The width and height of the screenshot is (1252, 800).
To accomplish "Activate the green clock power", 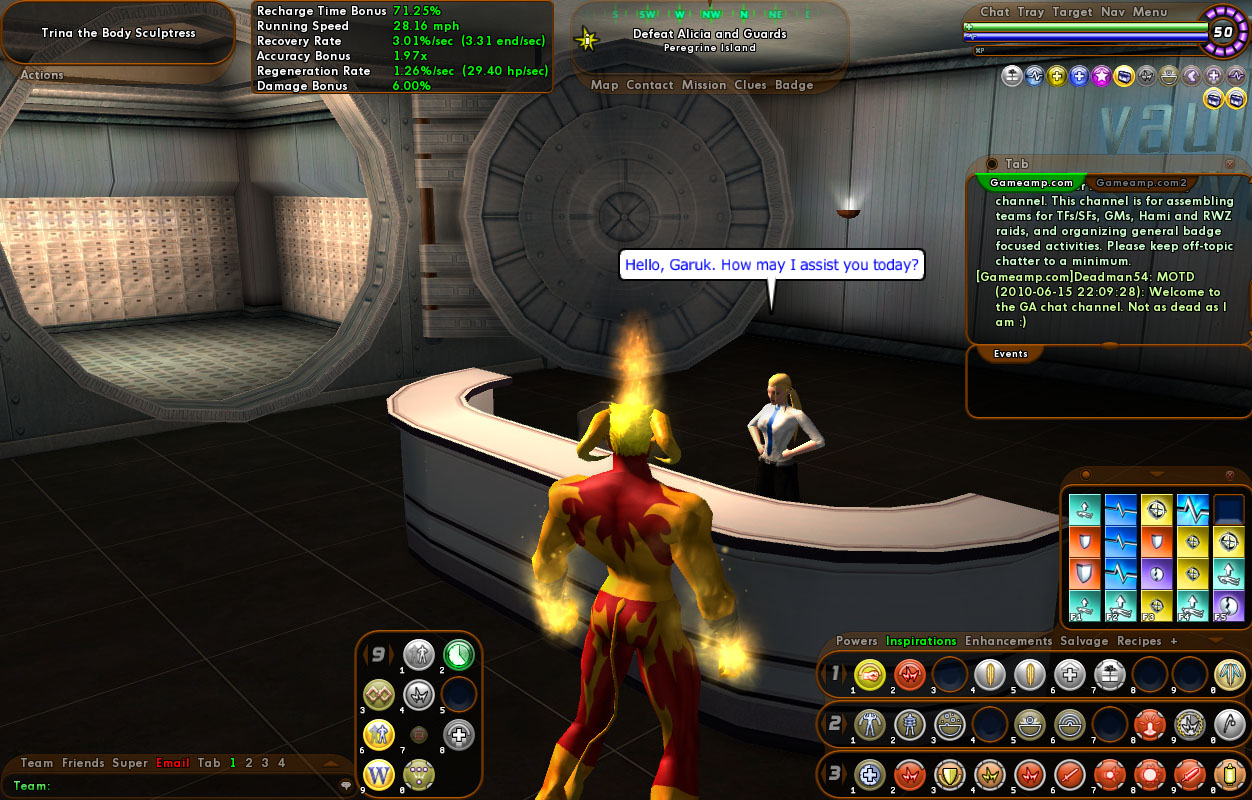I will pyautogui.click(x=459, y=655).
